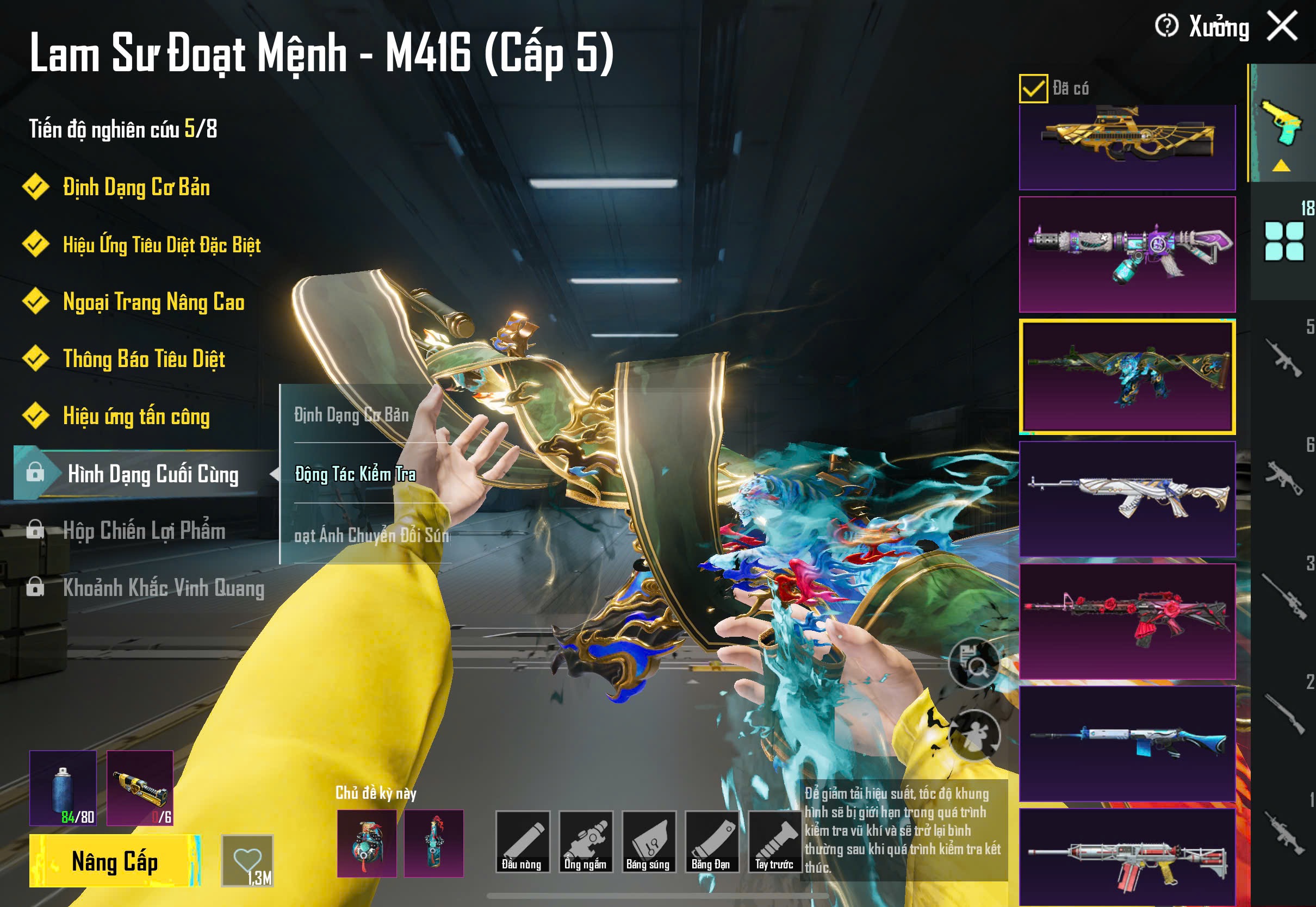Like the skin with the heart button
Viewport: 1316px width, 907px height.
click(247, 860)
